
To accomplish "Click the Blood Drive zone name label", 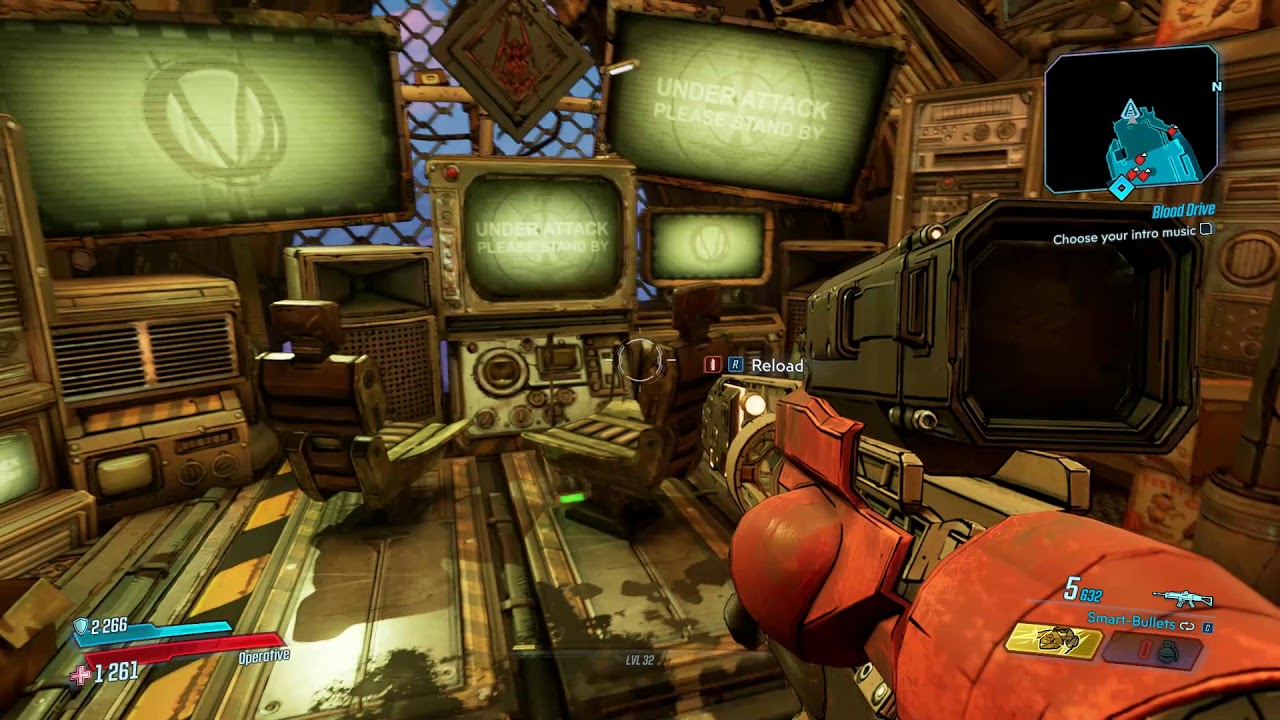I will pos(1184,210).
